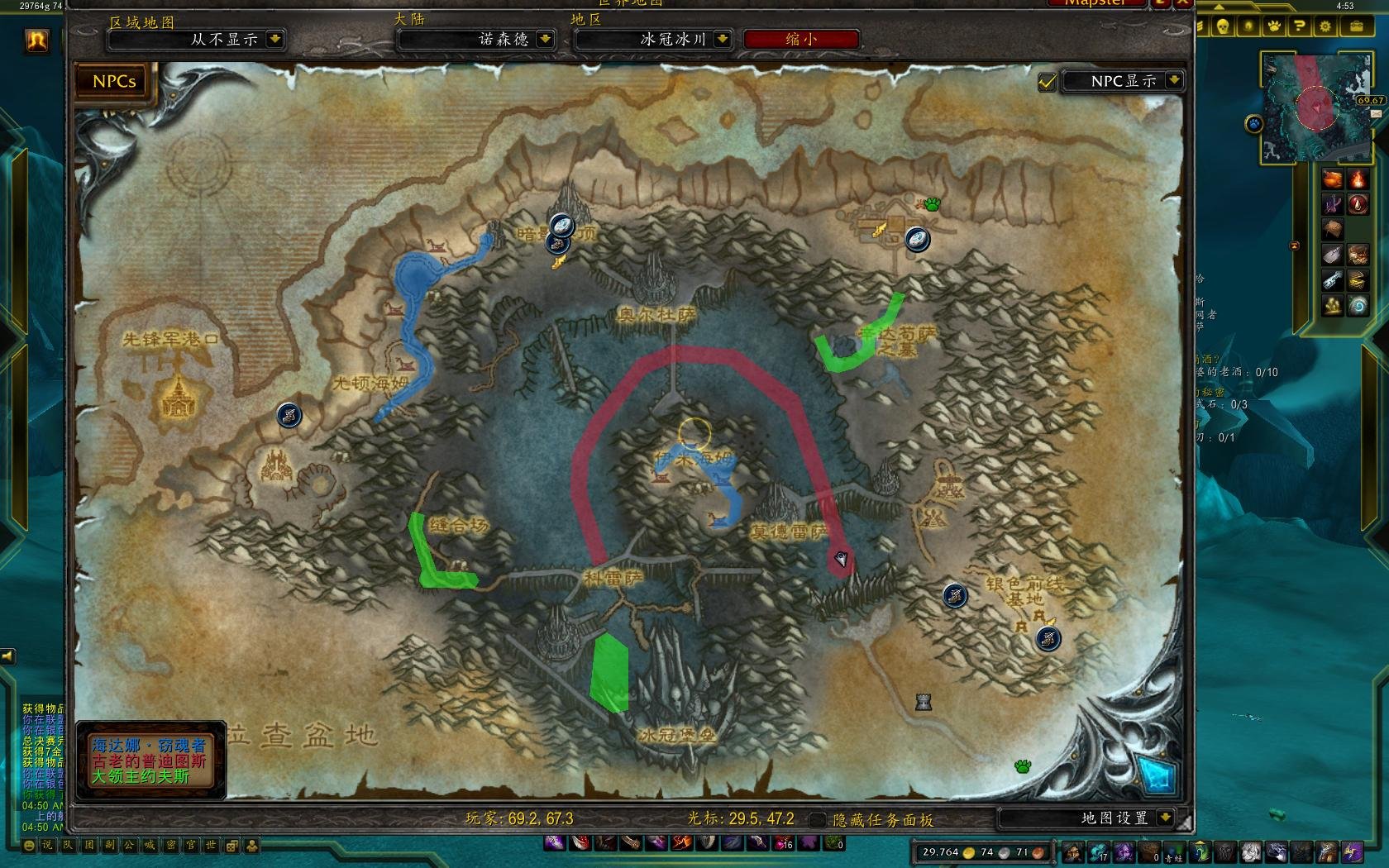Click the campfire flame icon

click(x=1358, y=179)
